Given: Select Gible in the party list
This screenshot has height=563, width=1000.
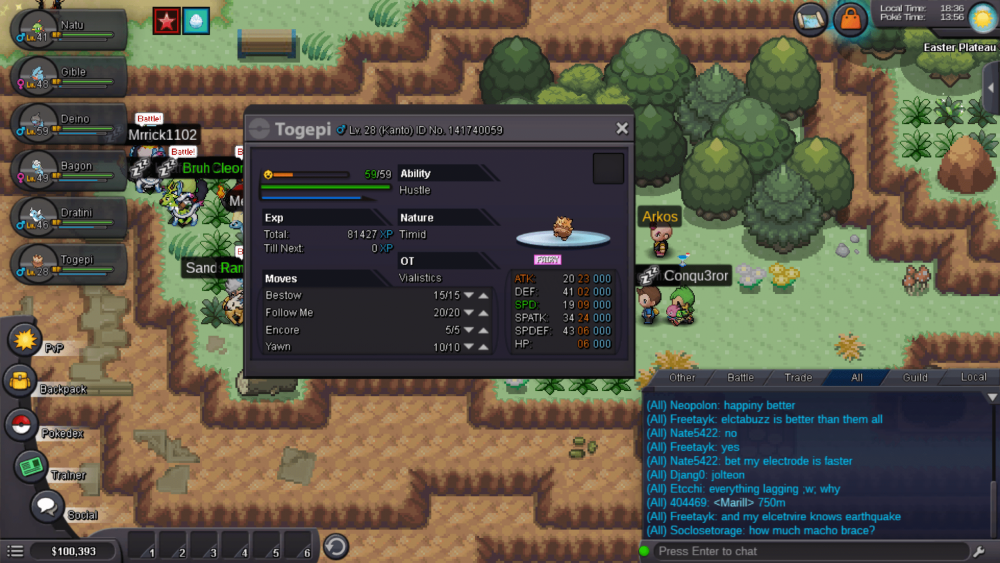Looking at the screenshot, I should point(67,77).
